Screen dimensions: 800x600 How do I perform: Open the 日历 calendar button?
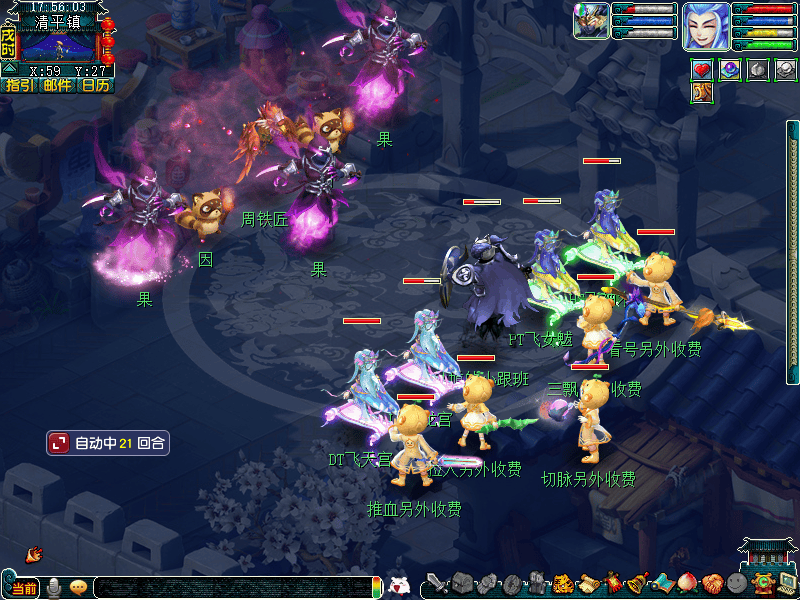(96, 86)
